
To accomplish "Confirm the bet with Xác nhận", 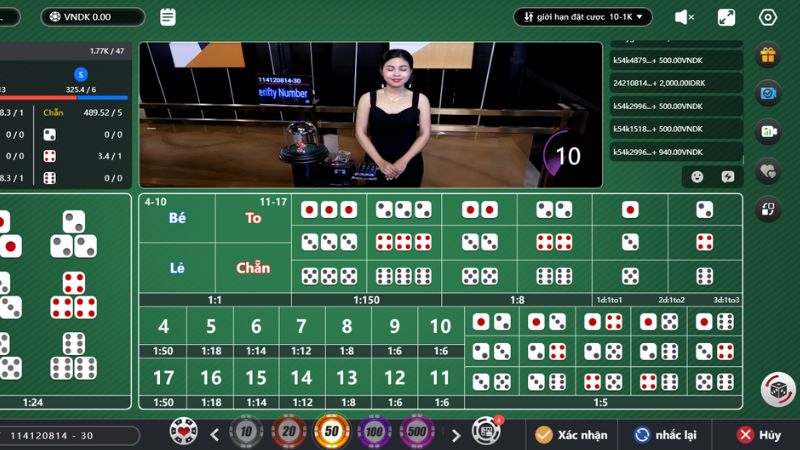I will point(571,435).
